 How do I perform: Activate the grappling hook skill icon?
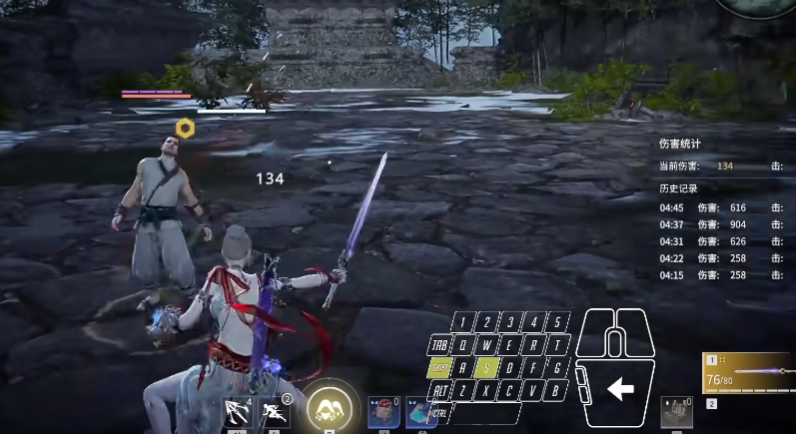[x=236, y=412]
